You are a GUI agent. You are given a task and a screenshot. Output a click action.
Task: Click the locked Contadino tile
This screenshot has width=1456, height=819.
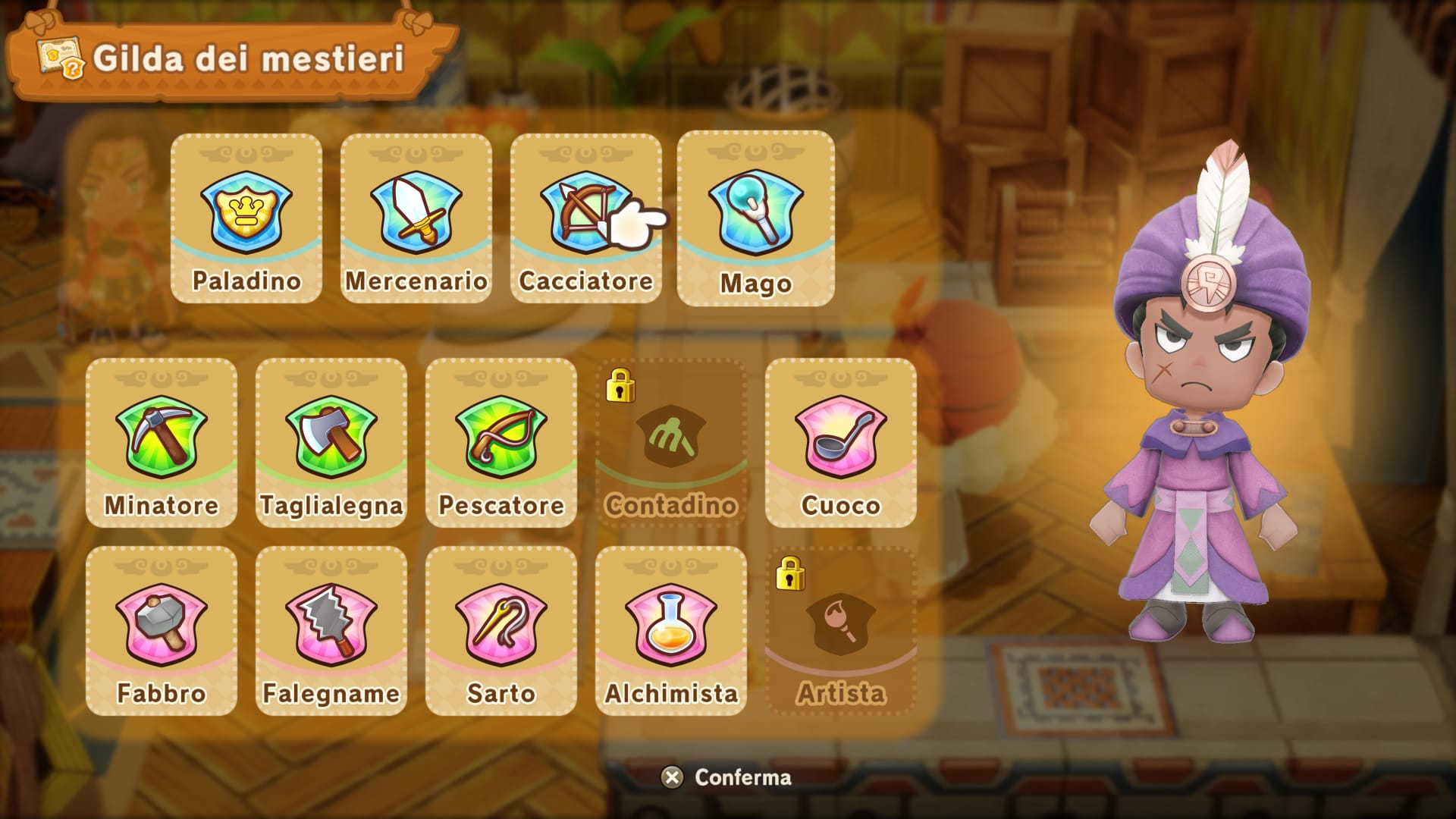[671, 443]
